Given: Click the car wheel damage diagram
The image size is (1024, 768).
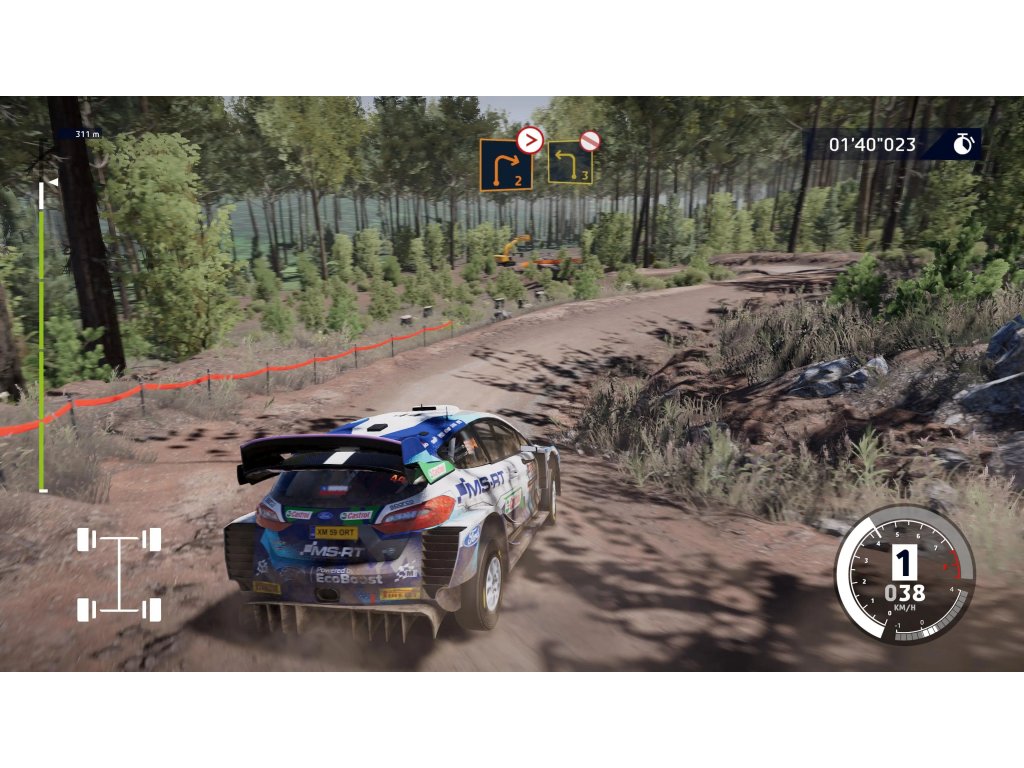Looking at the screenshot, I should click(119, 574).
